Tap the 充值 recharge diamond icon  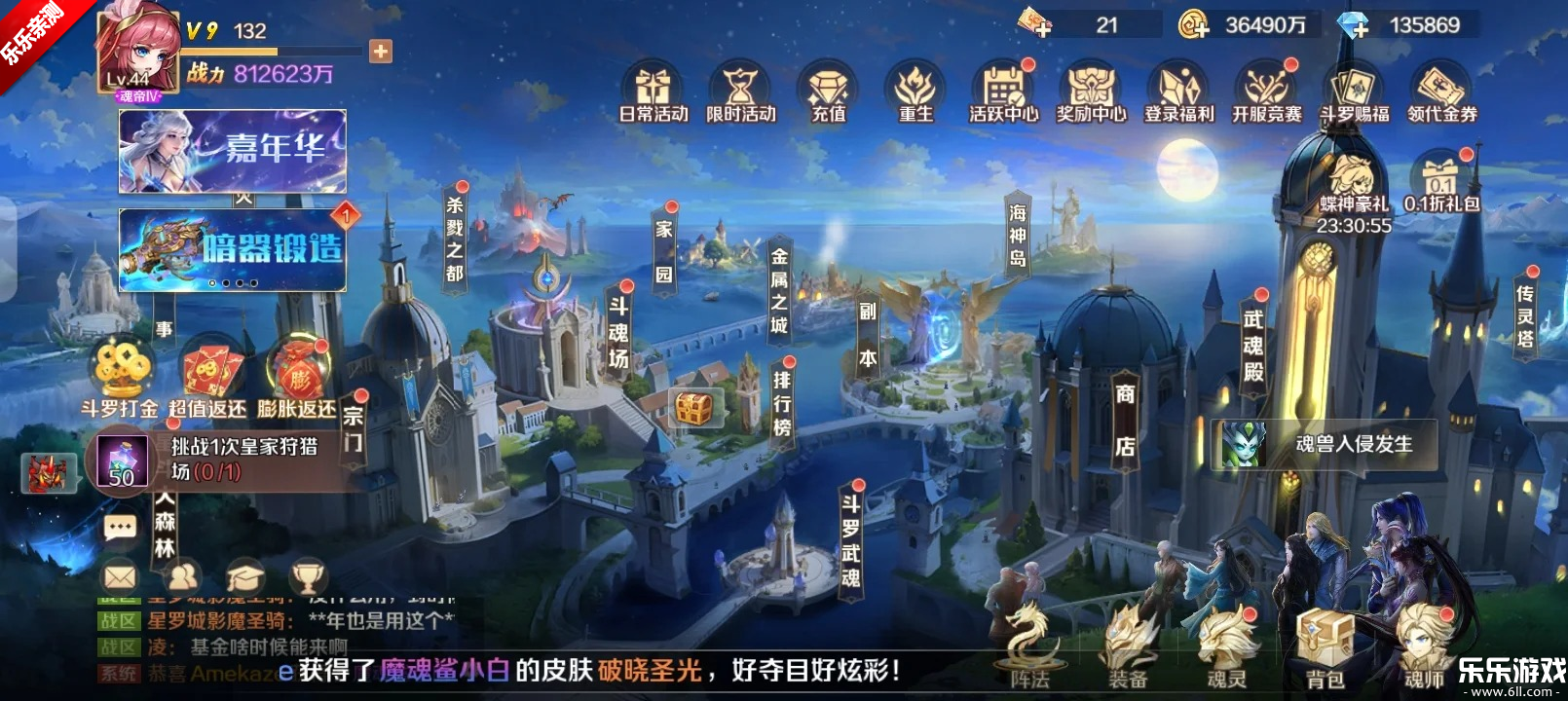pyautogui.click(x=829, y=92)
